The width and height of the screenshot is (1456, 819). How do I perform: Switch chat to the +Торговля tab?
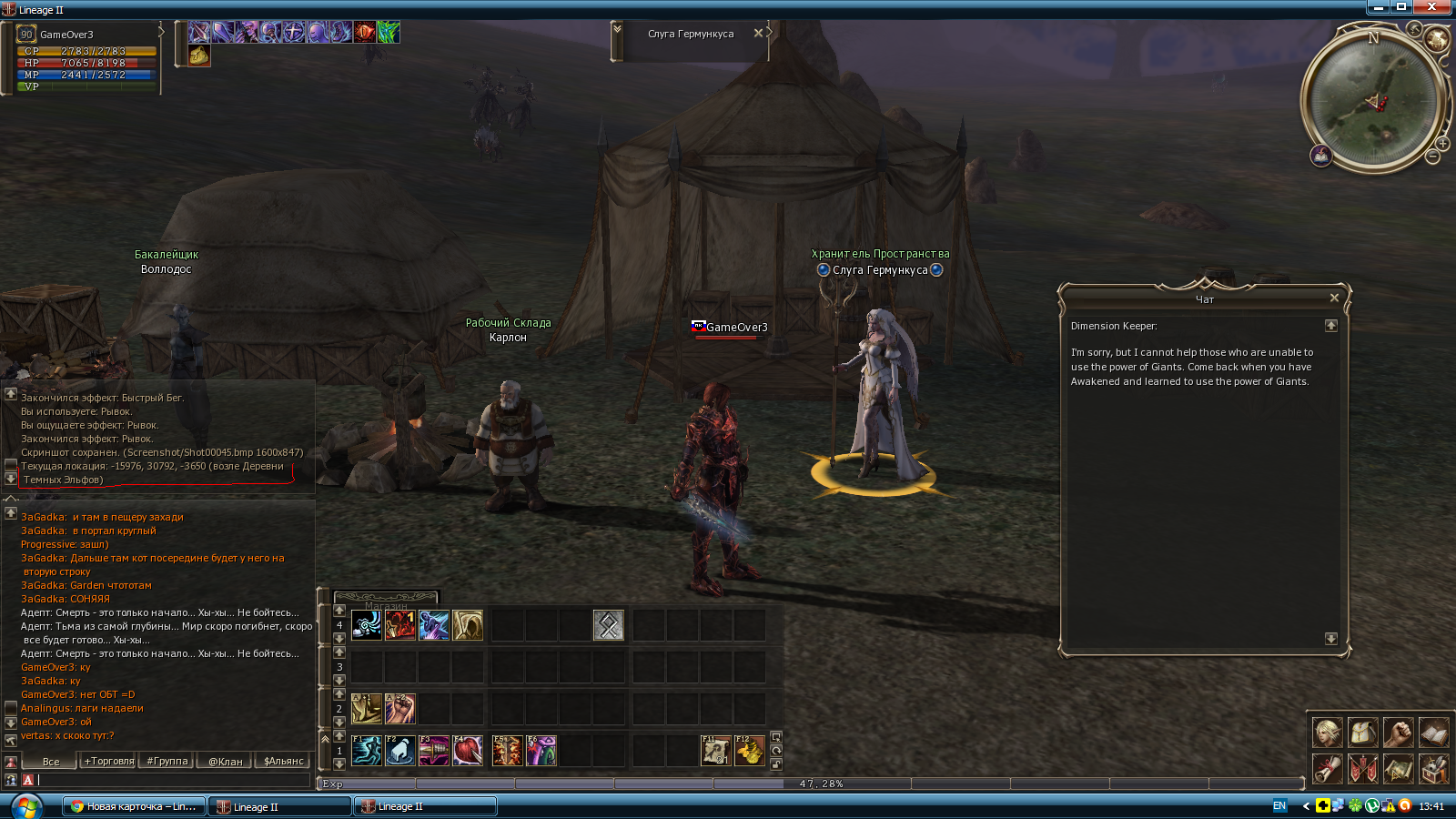point(109,761)
